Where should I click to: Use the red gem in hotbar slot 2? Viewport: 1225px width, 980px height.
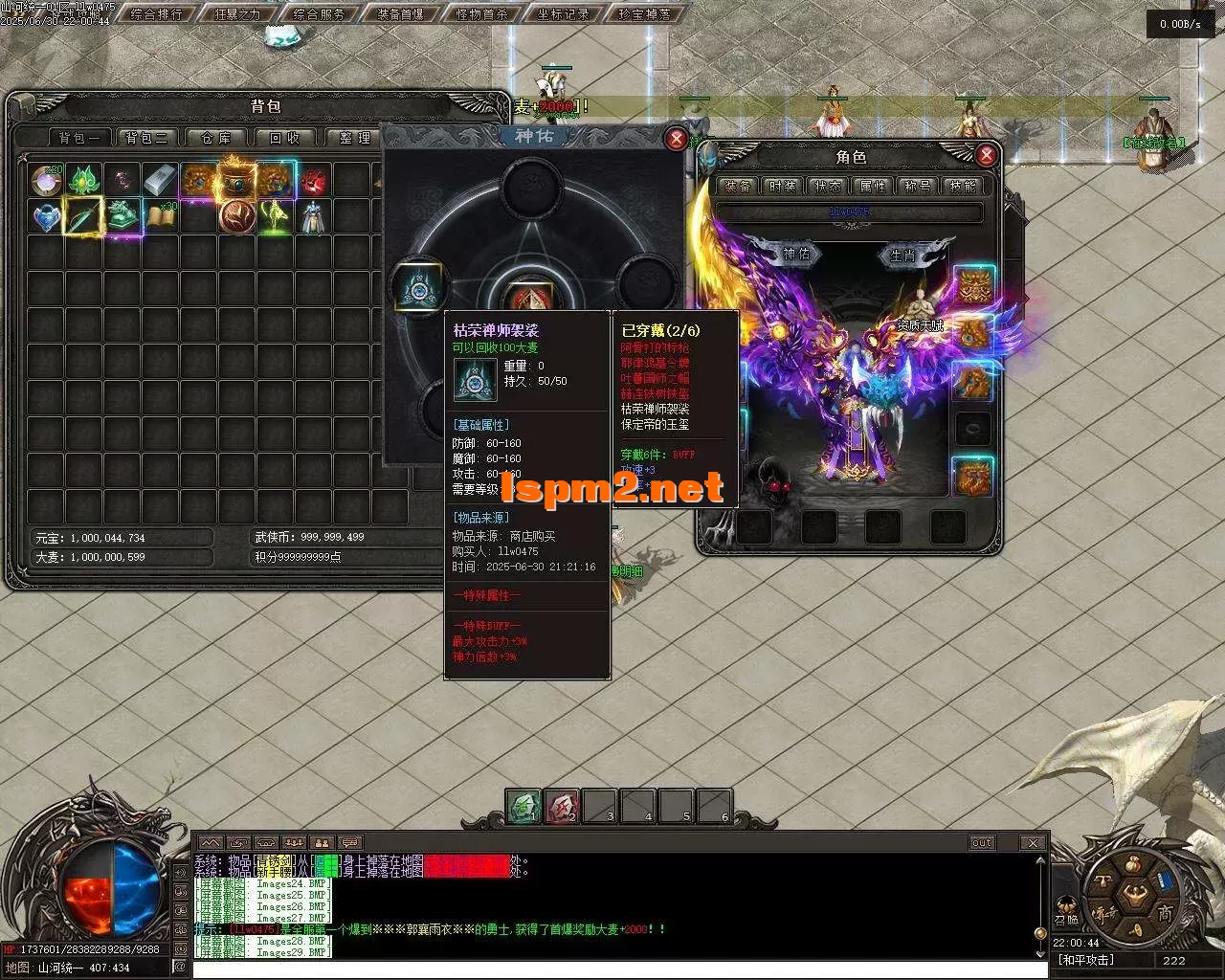pos(562,807)
